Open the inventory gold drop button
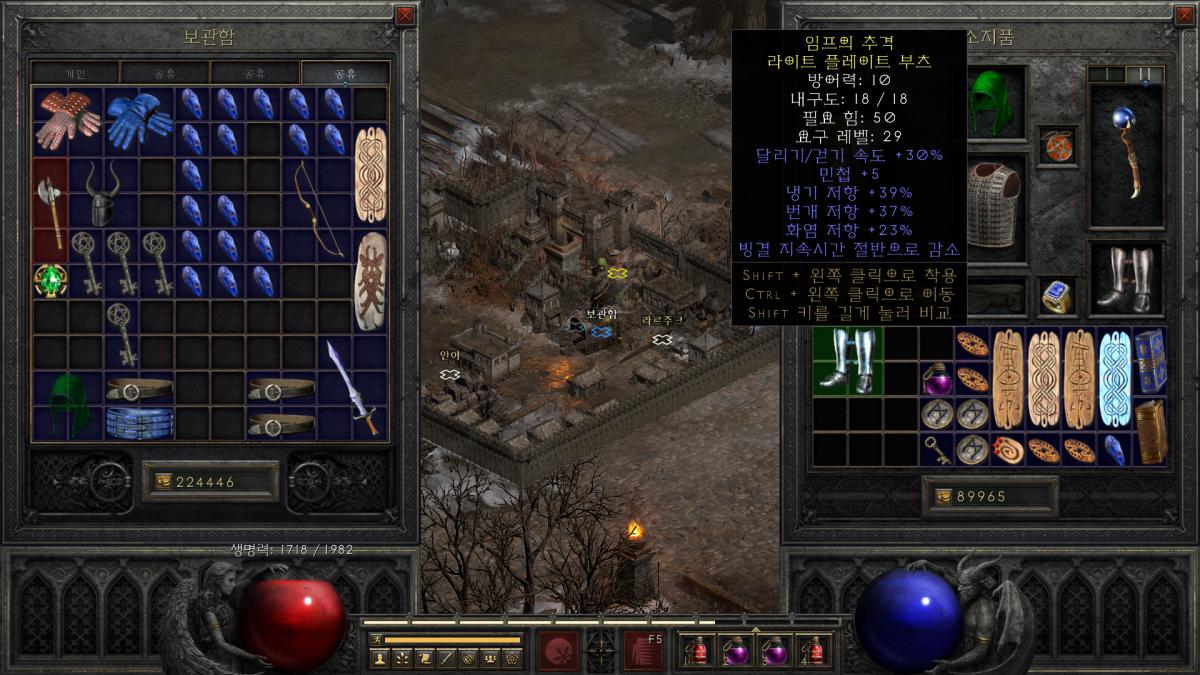 (x=940, y=497)
